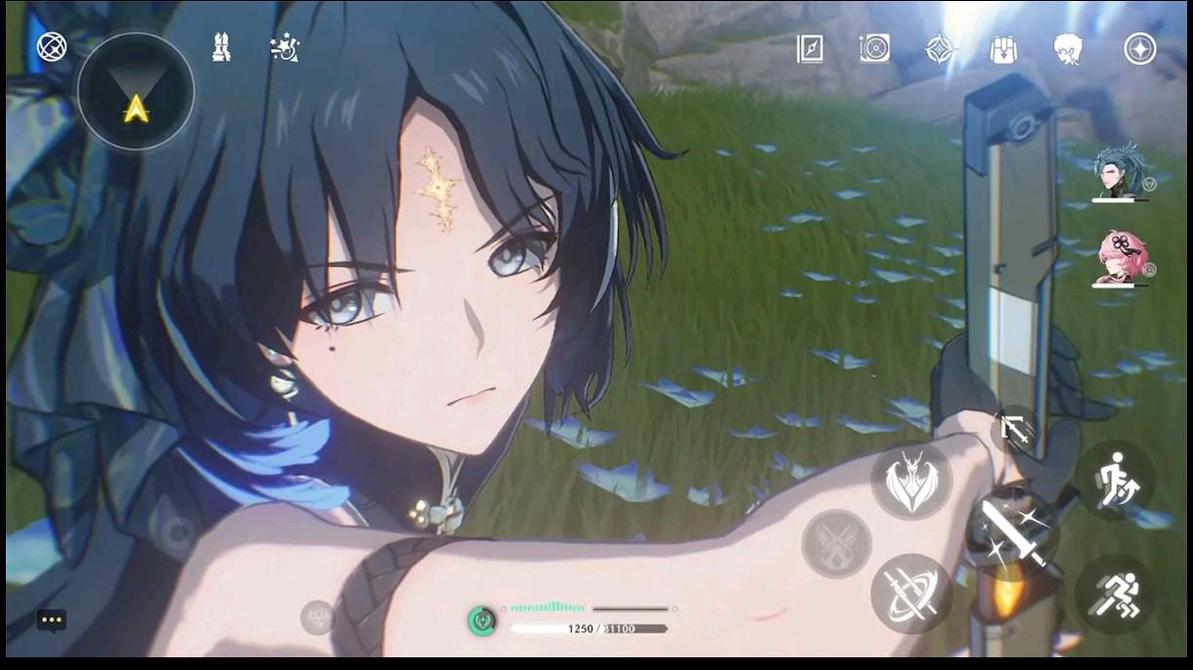Open the twin towers icon
The width and height of the screenshot is (1193, 670).
click(222, 47)
